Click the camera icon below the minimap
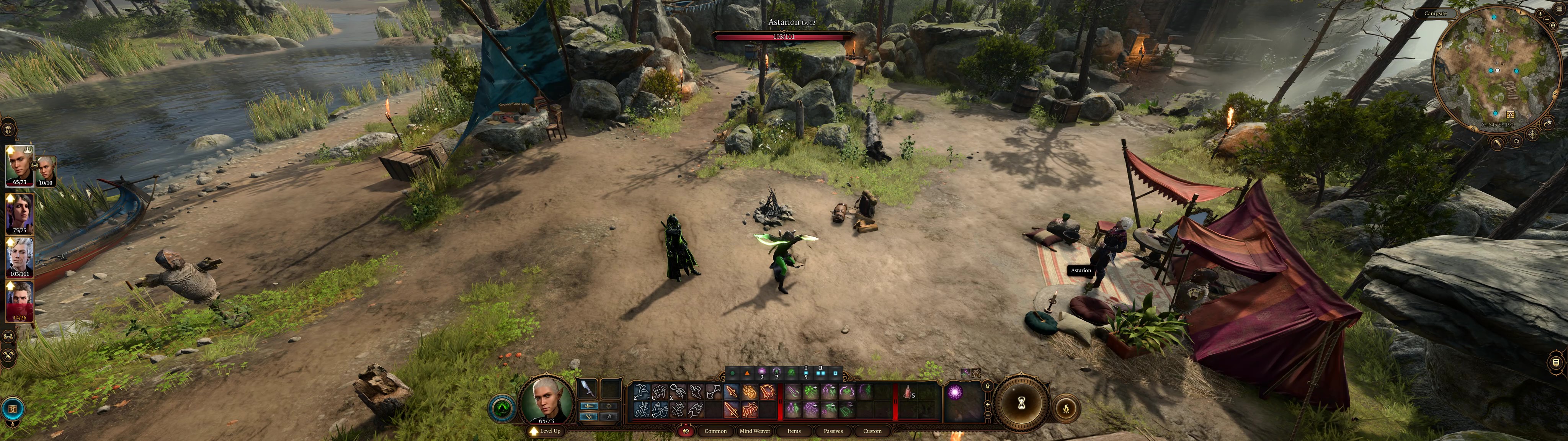Screen dimensions: 1568x441 [x=1516, y=141]
